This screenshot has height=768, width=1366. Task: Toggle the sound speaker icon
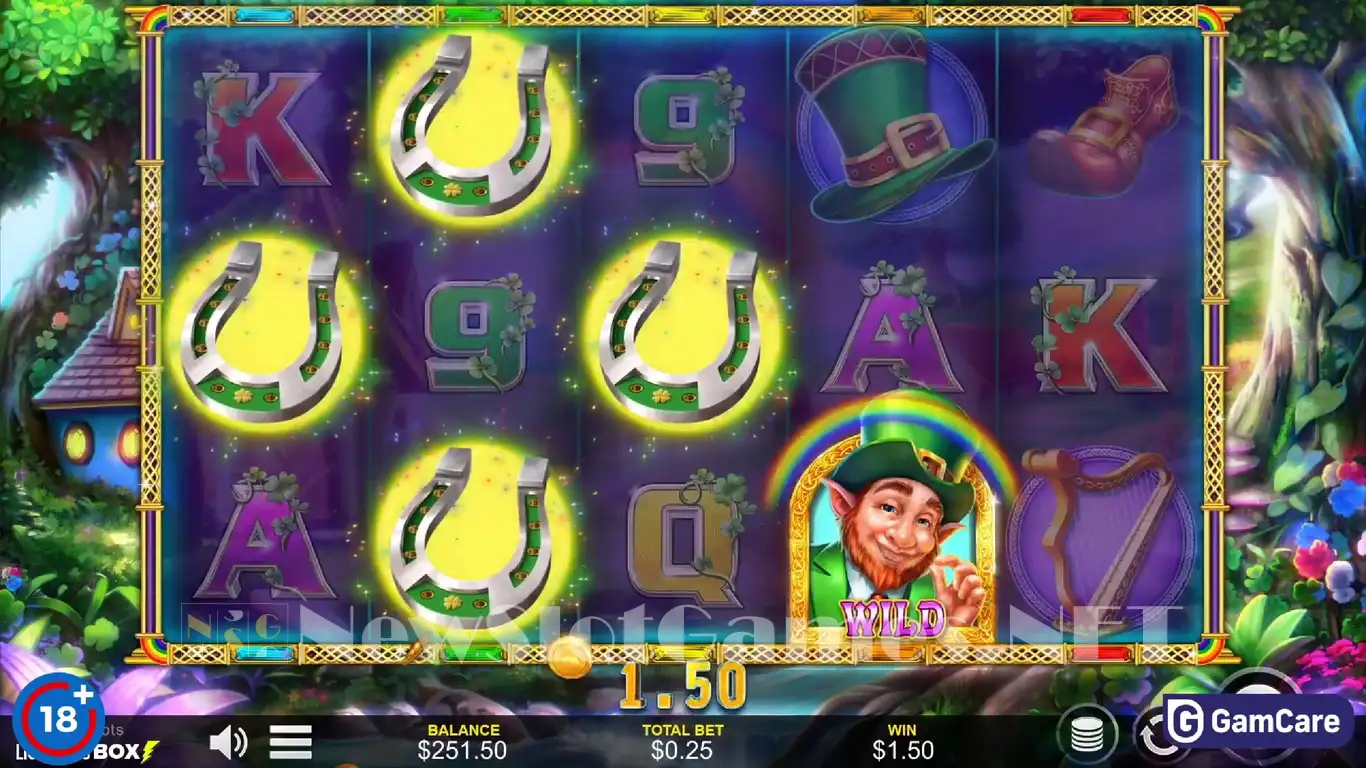[x=228, y=742]
